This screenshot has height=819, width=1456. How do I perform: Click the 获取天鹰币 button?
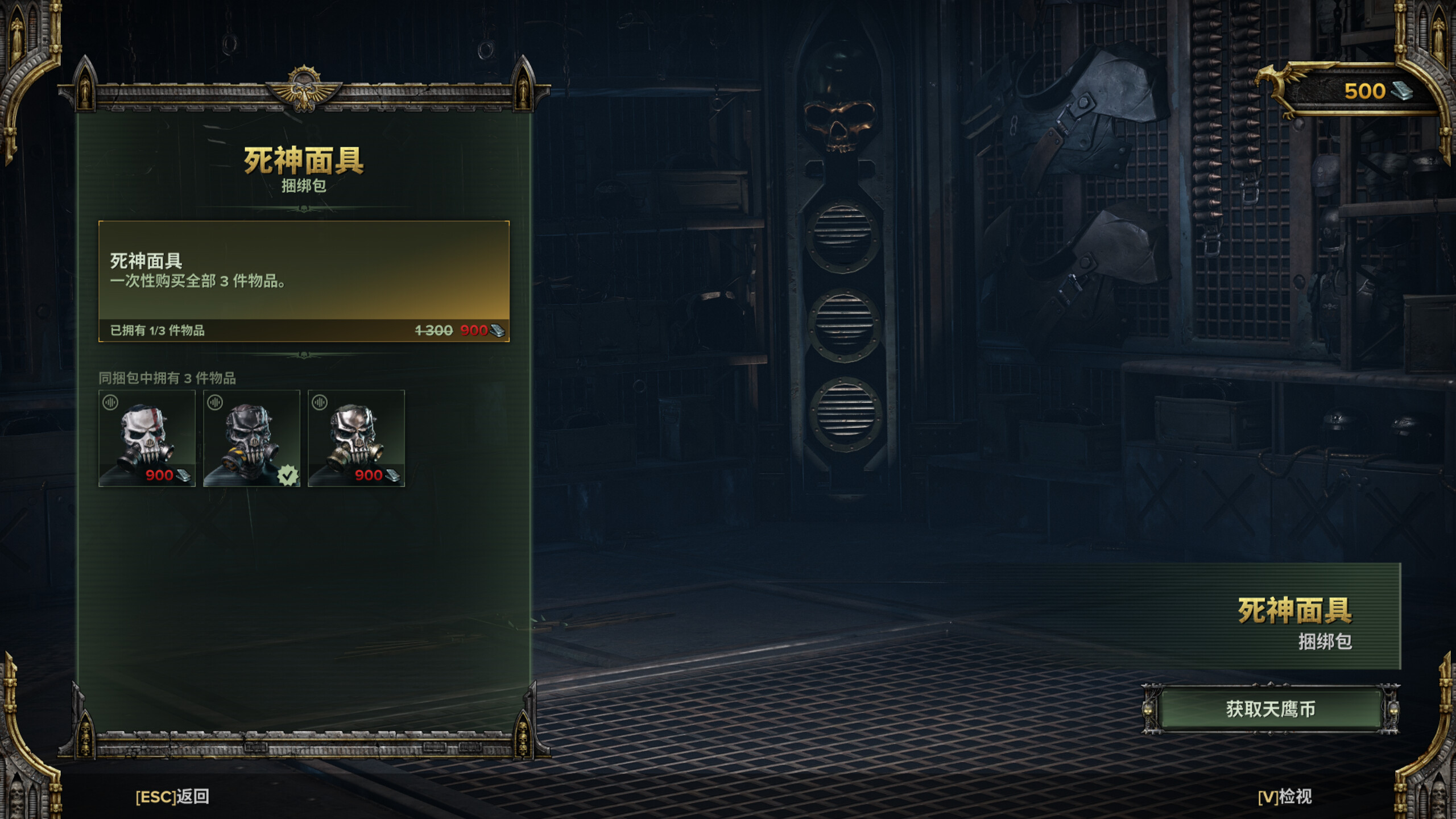click(1271, 709)
